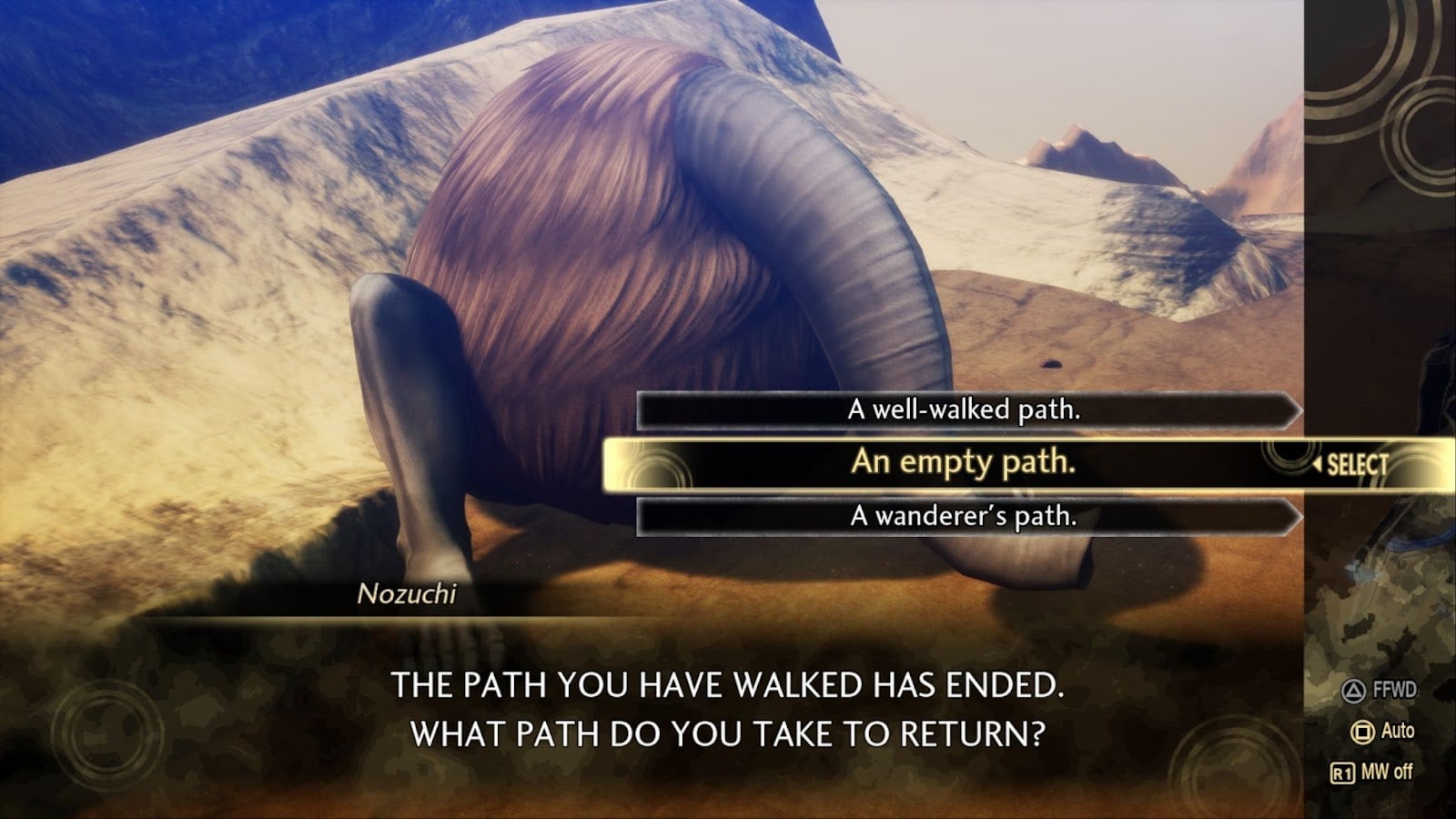This screenshot has height=819, width=1456.
Task: Click the triangle FFWD icon
Action: pyautogui.click(x=1355, y=692)
